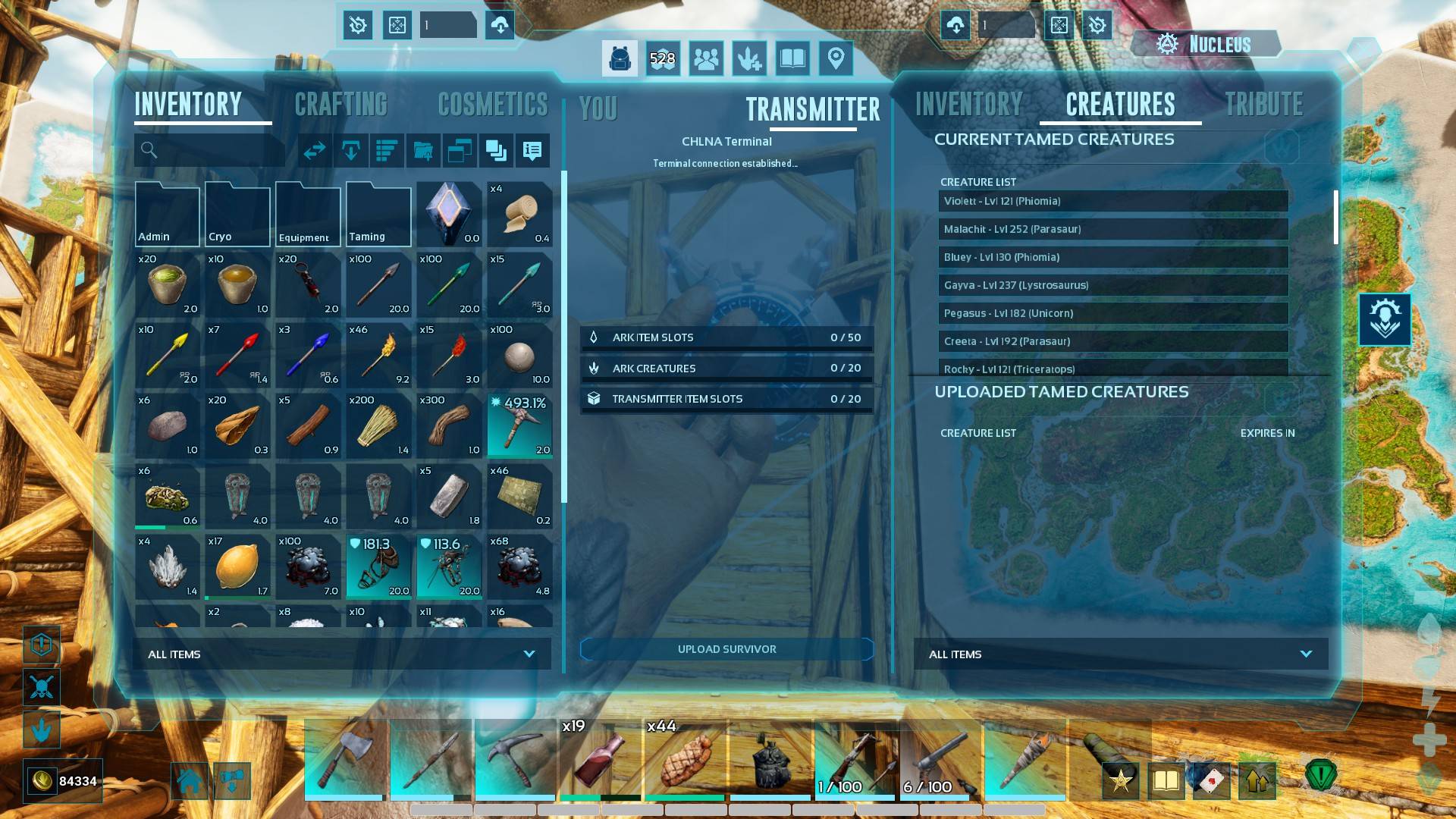This screenshot has height=819, width=1456.
Task: Open the Cosmetics tab
Action: point(493,105)
